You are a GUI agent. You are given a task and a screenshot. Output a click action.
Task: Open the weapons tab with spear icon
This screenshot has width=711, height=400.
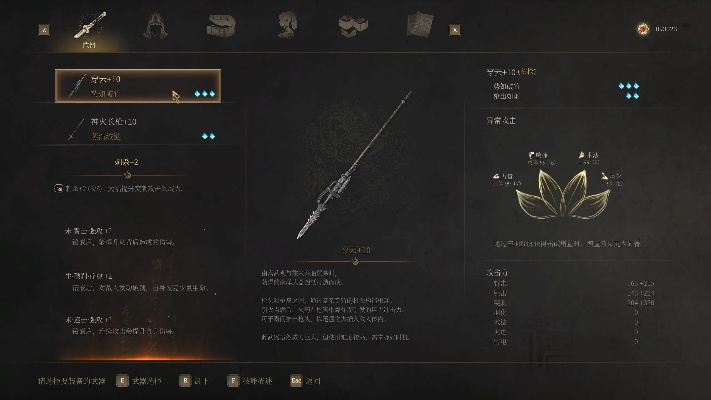click(91, 25)
